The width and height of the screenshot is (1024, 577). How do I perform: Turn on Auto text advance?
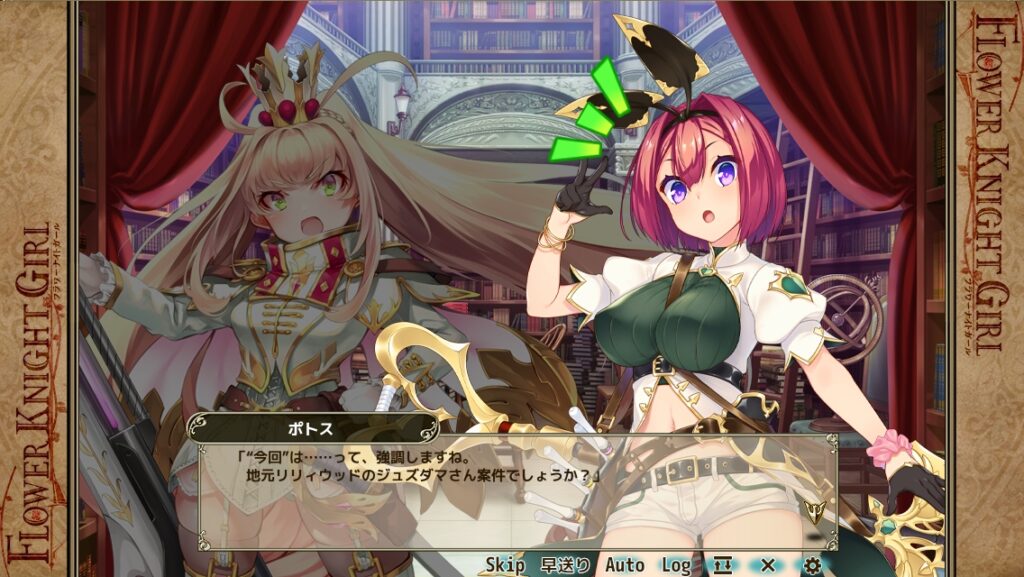pyautogui.click(x=624, y=565)
